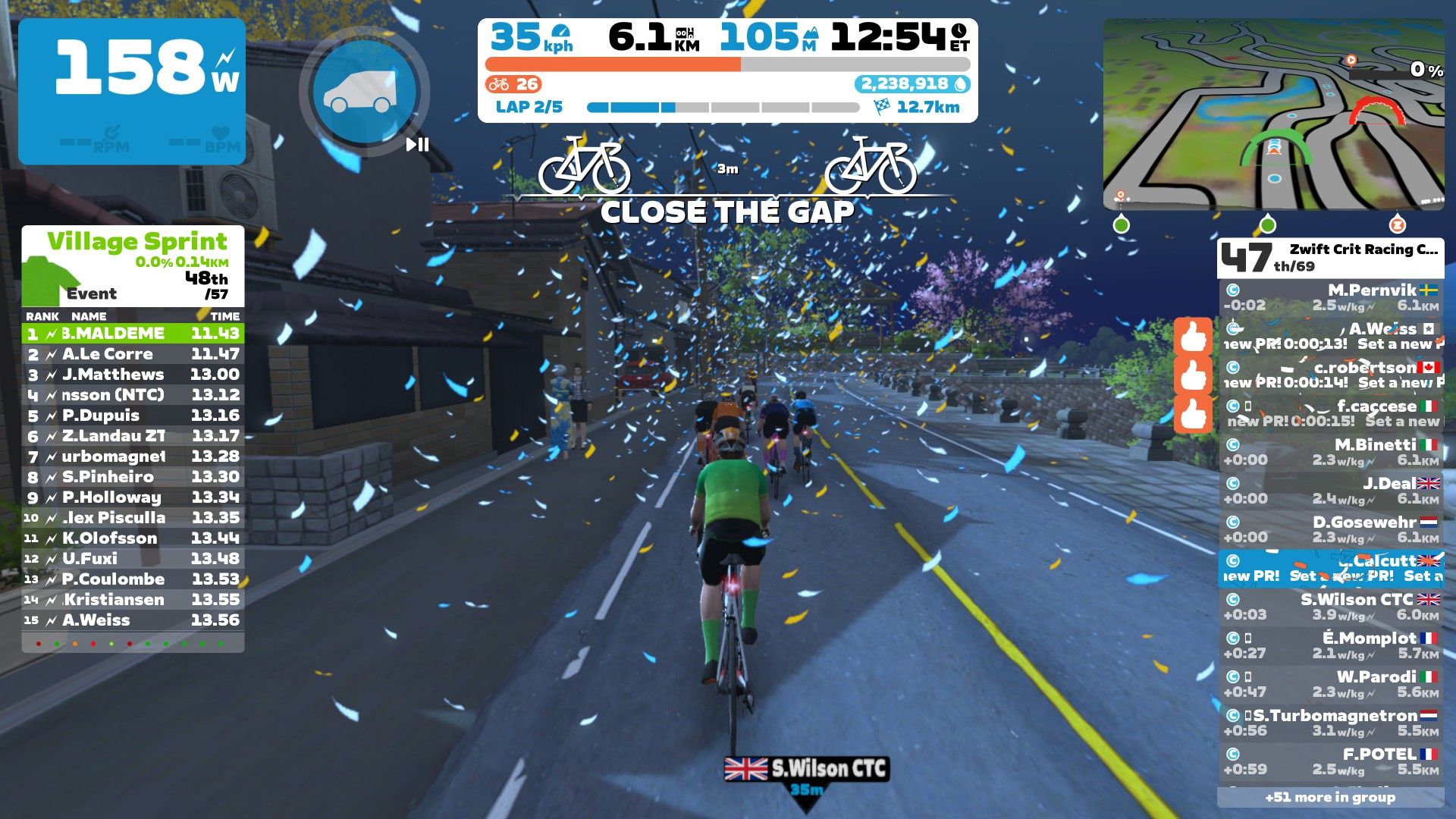Switch to the Event tab on Village Sprint
This screenshot has width=1456, height=819.
click(93, 294)
